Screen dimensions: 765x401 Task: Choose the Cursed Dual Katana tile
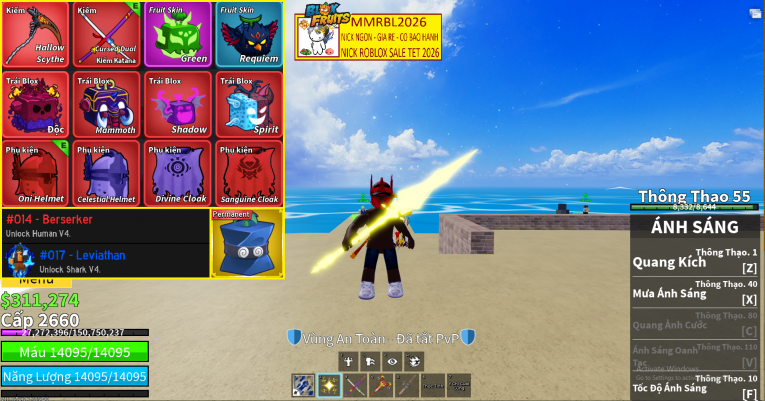tap(106, 35)
